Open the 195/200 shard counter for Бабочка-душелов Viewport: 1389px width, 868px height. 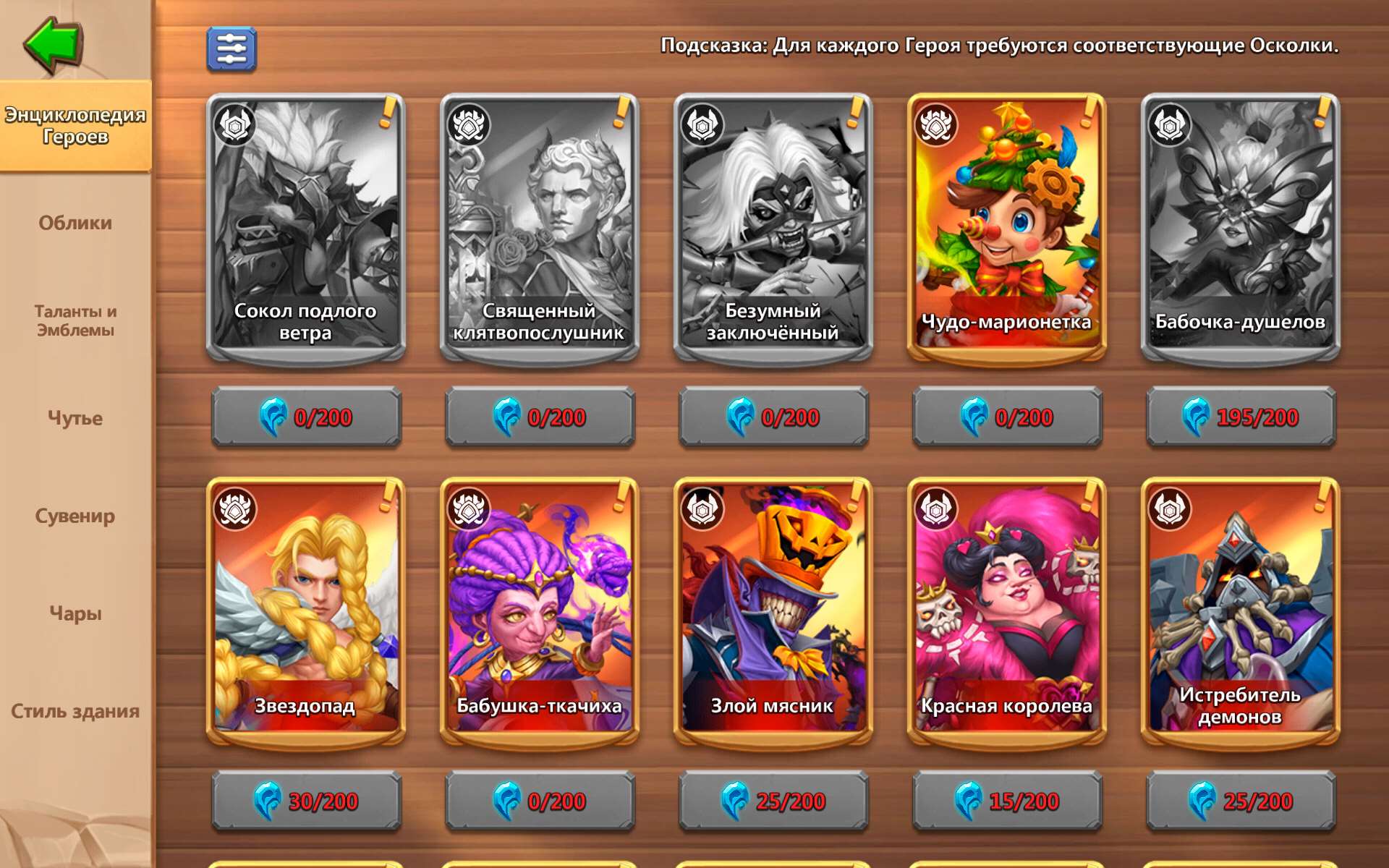1241,417
